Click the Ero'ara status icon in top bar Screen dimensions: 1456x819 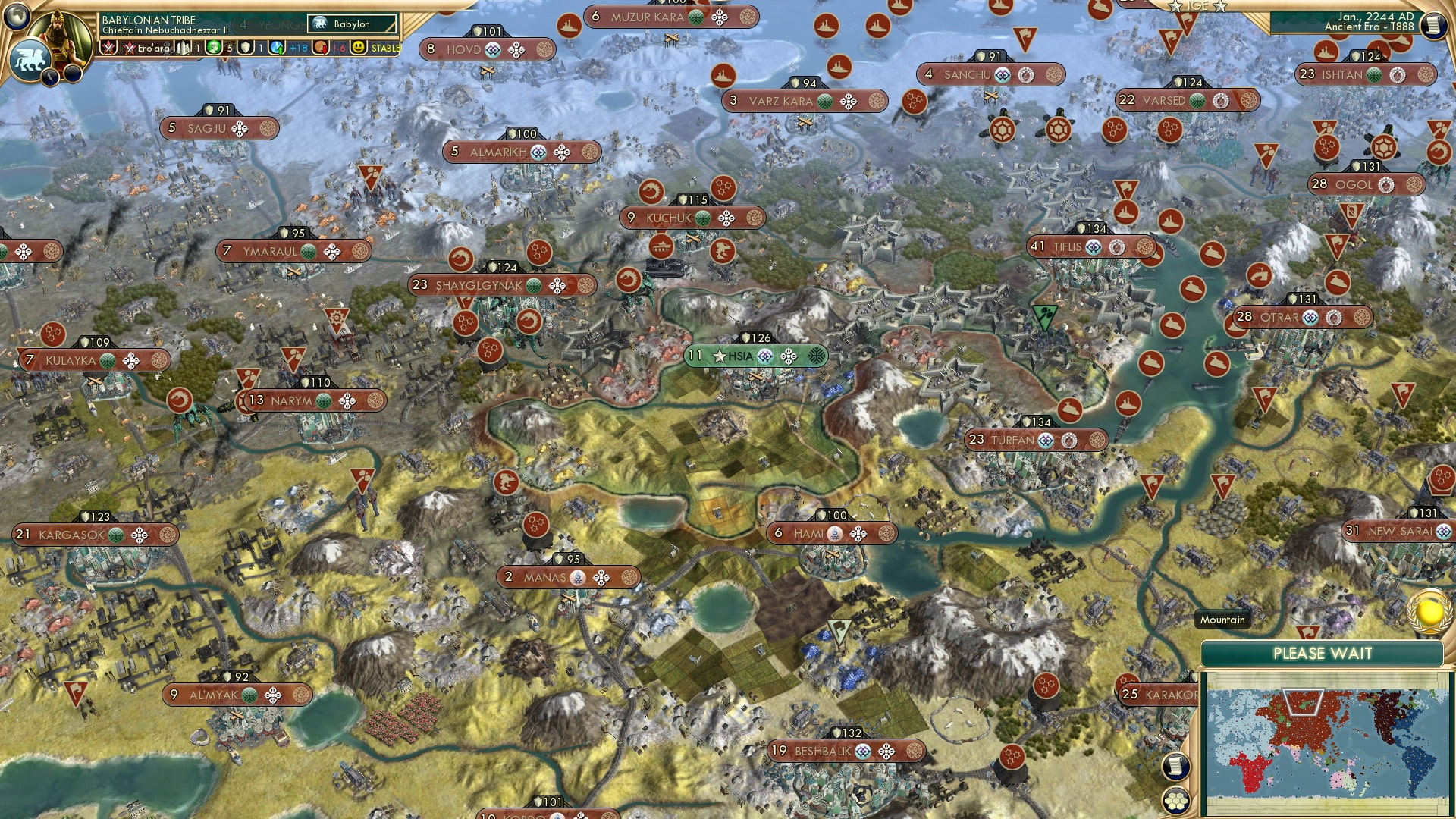click(130, 47)
